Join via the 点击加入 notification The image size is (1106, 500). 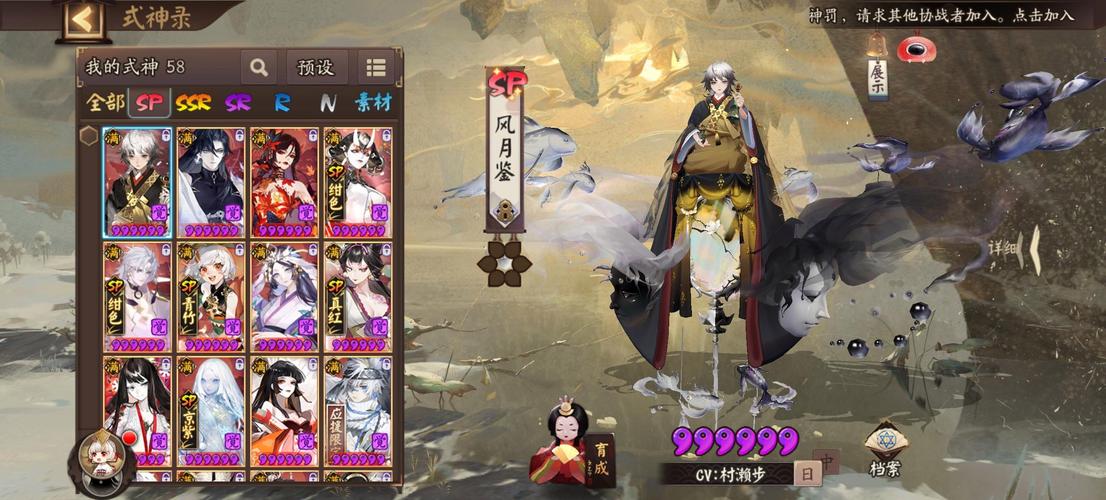pyautogui.click(x=1042, y=15)
